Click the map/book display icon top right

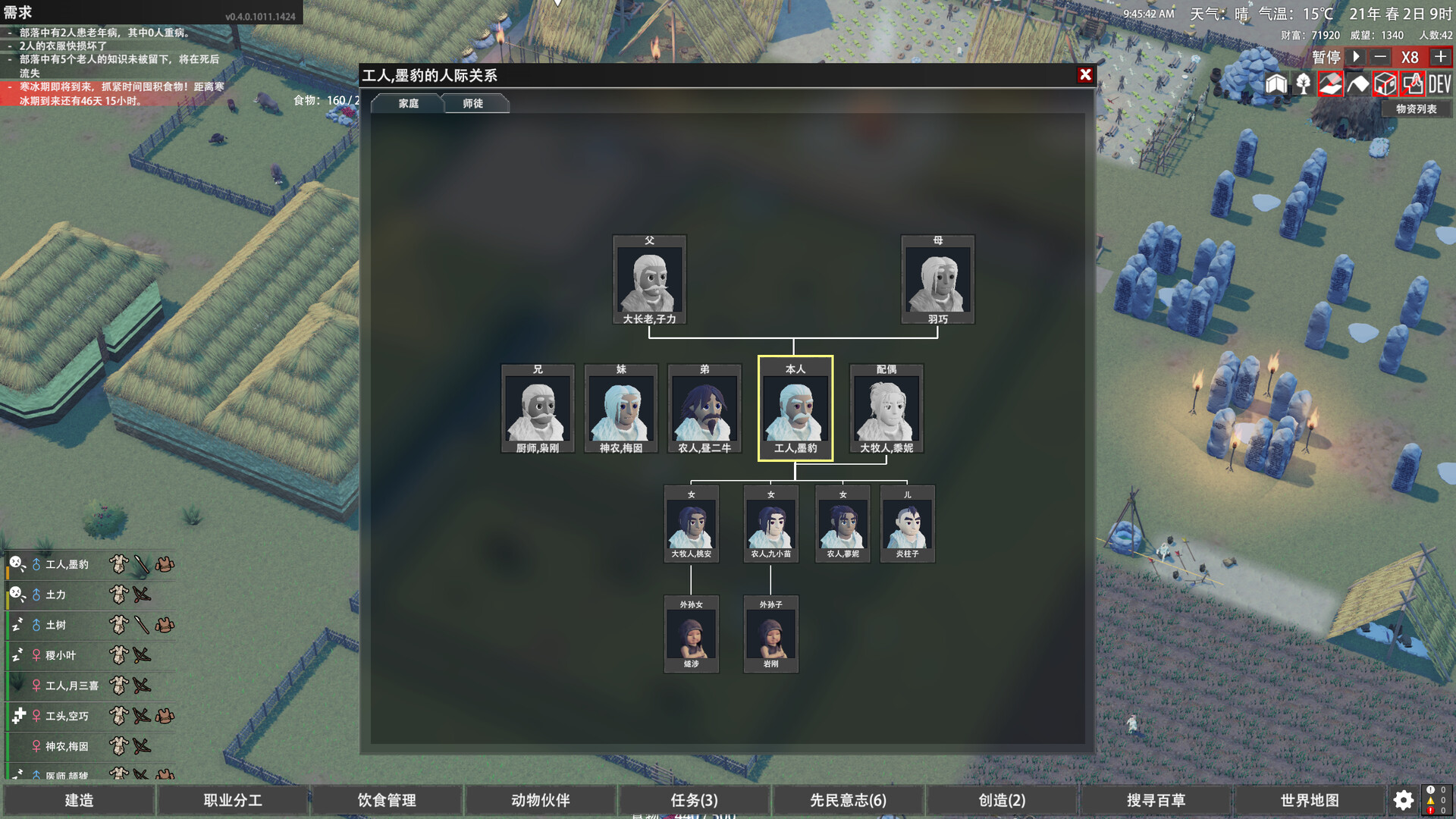(1276, 85)
